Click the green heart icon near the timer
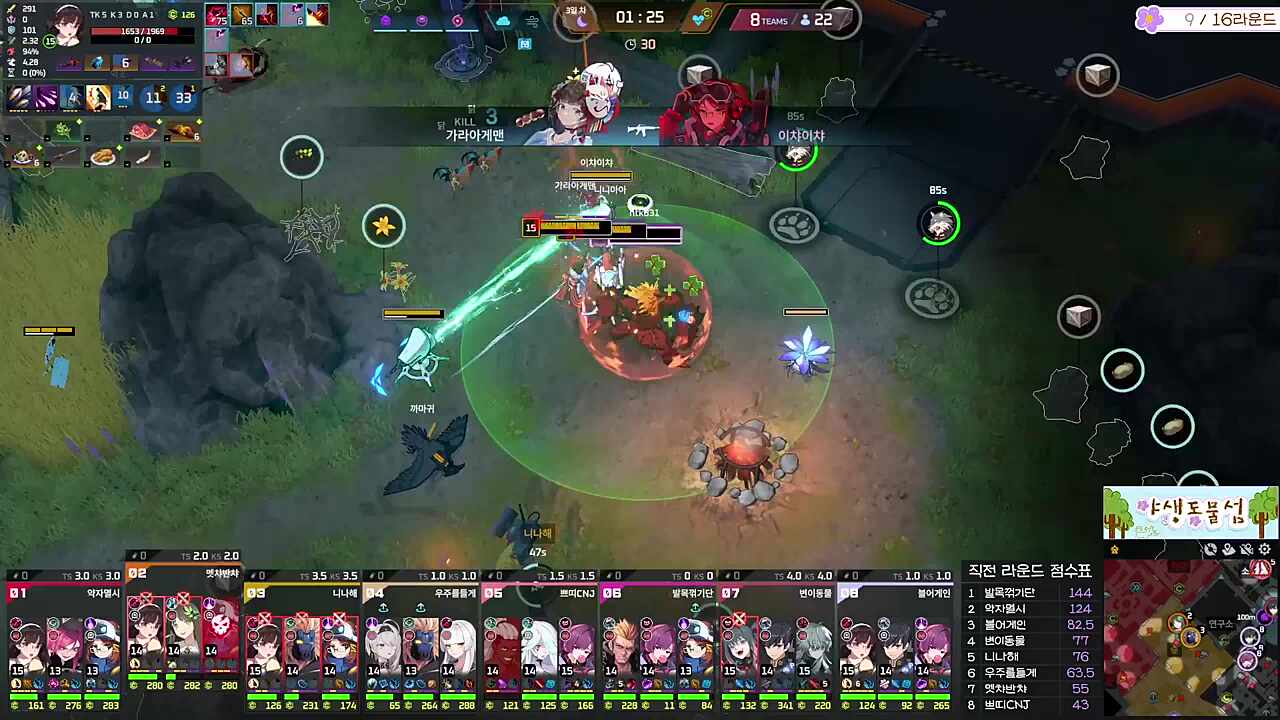The width and height of the screenshot is (1280, 720). (700, 17)
